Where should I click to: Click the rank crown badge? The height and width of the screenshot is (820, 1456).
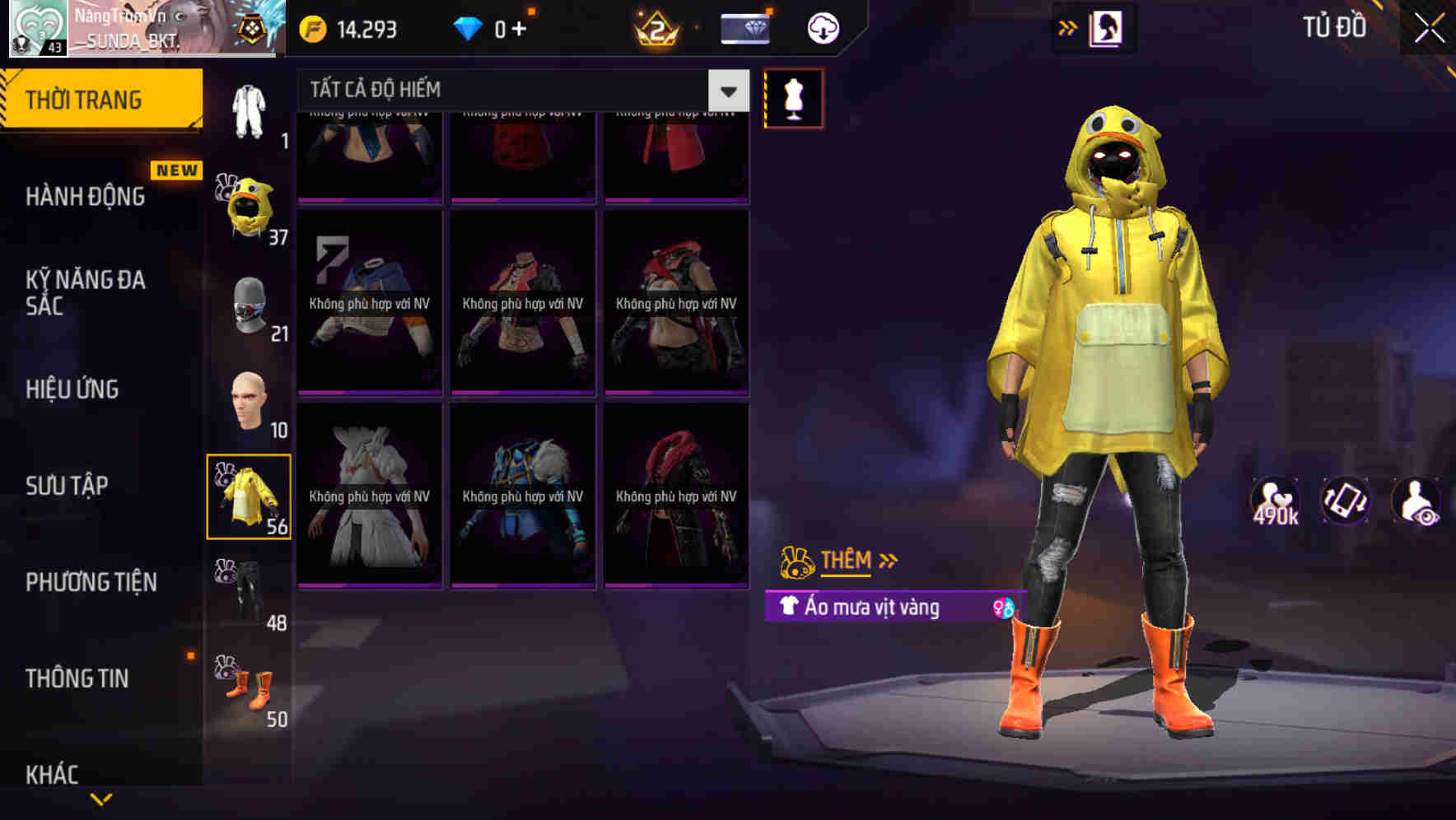tap(655, 27)
